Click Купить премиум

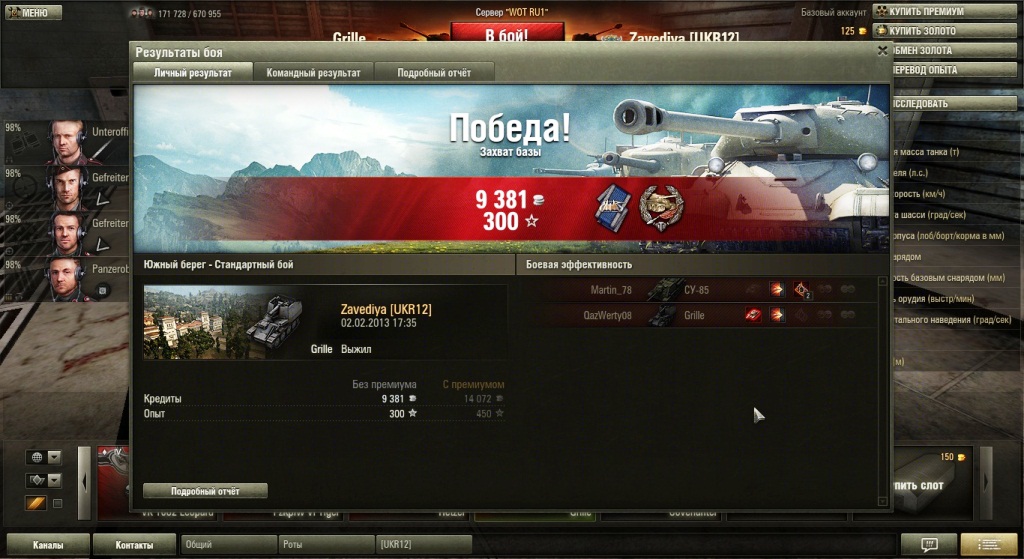929,11
